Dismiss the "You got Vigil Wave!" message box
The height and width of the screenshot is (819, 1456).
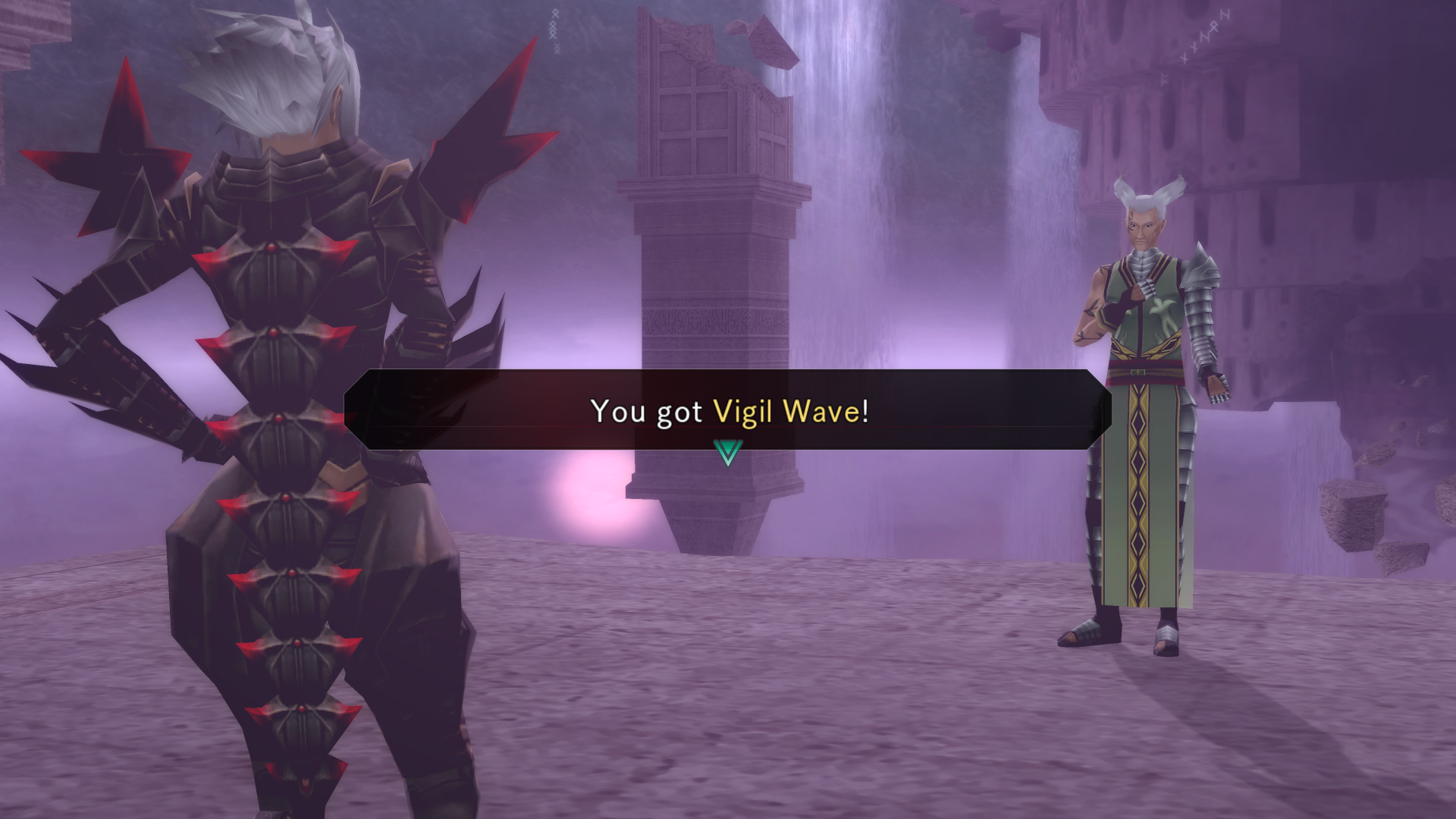(x=727, y=410)
